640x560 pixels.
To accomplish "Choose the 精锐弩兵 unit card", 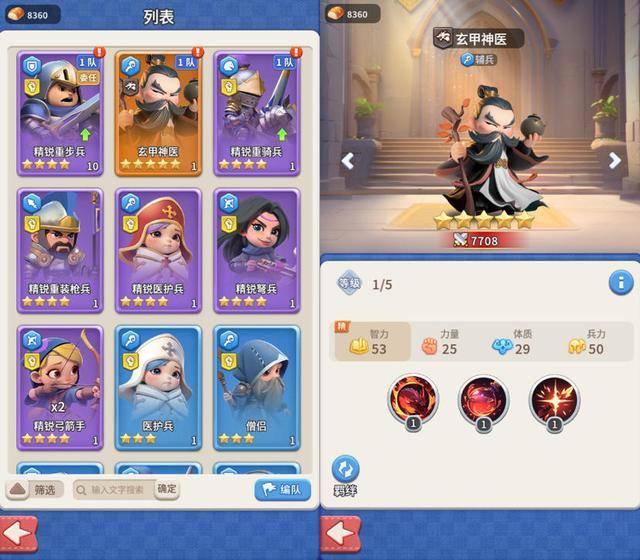I will (x=256, y=248).
